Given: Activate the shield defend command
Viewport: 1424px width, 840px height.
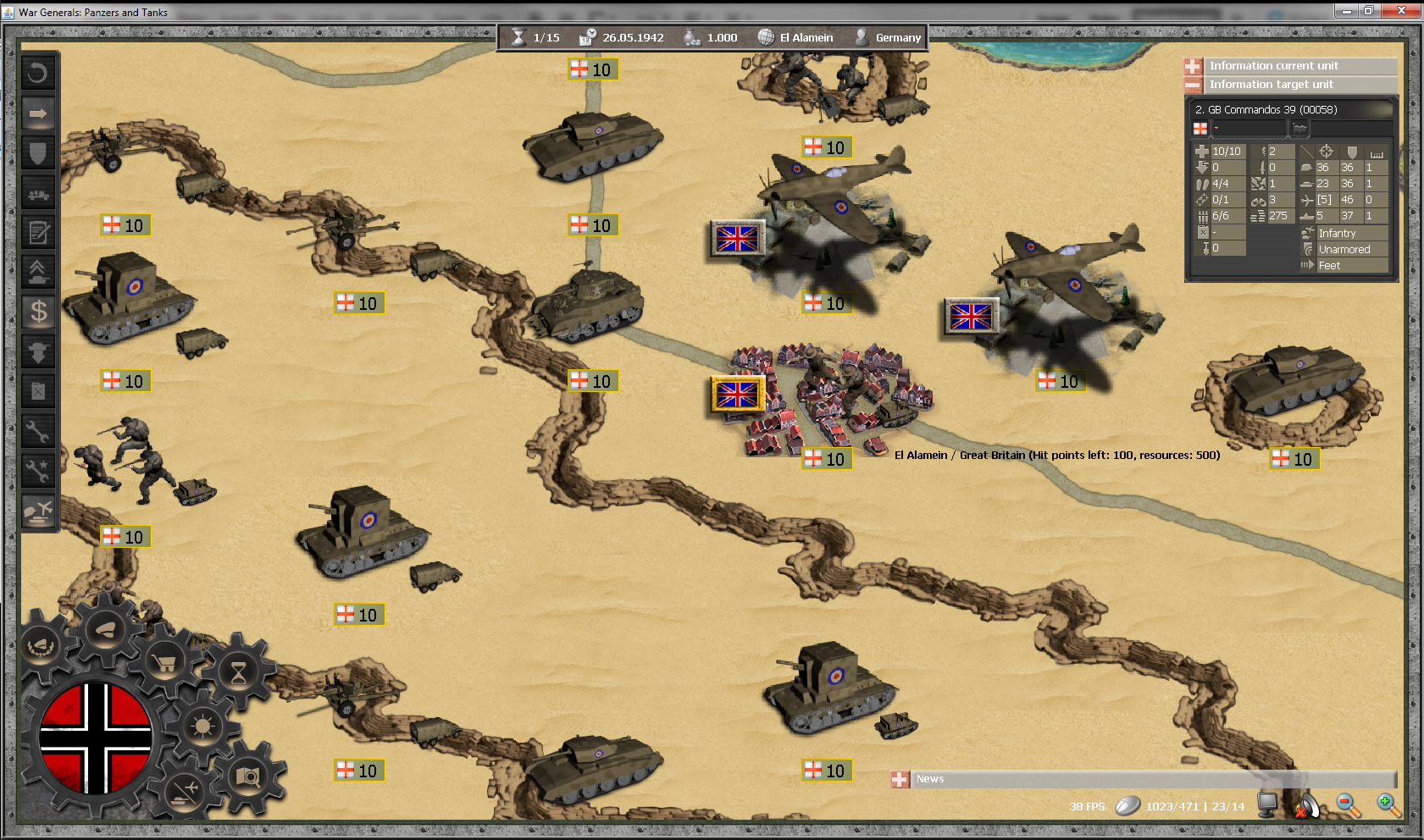Looking at the screenshot, I should click(x=38, y=152).
